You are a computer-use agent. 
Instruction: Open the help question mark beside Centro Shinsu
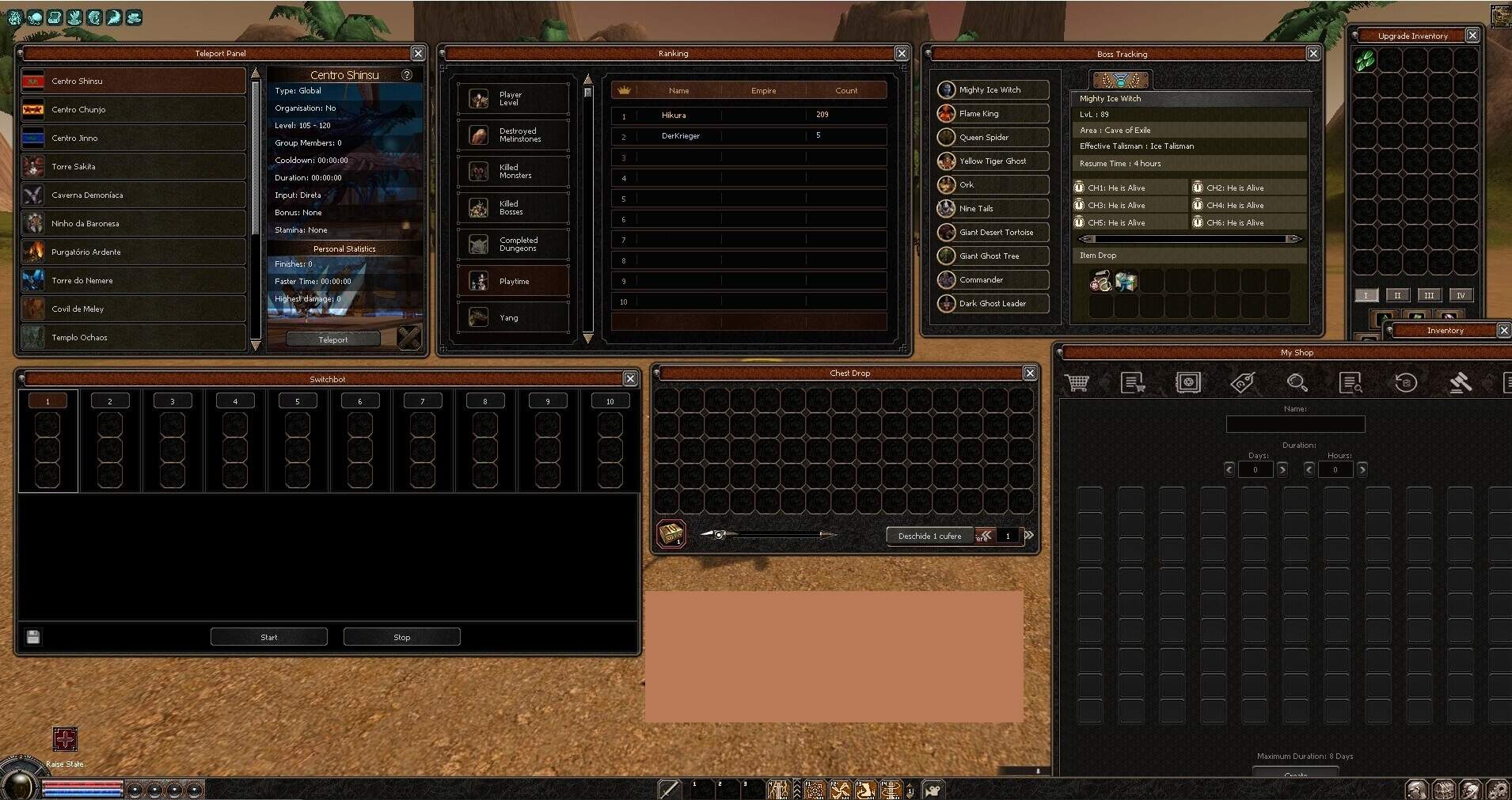pos(408,74)
